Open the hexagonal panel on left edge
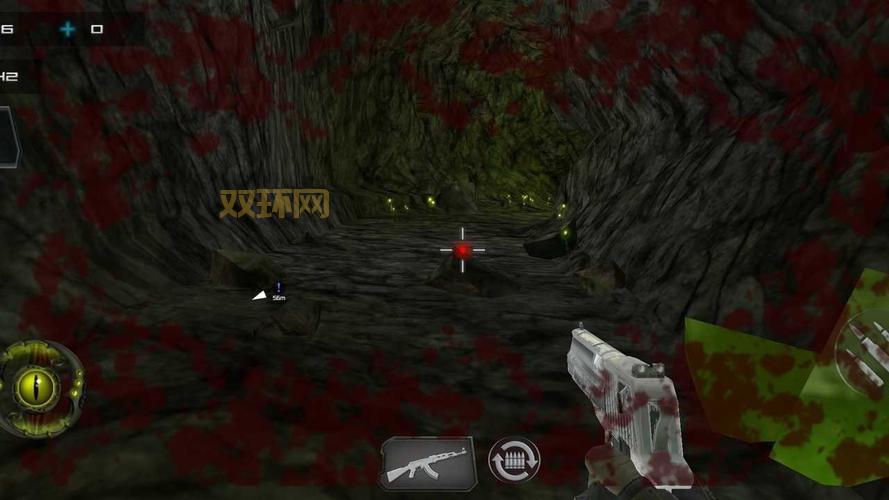This screenshot has width=889, height=500. tap(7, 137)
